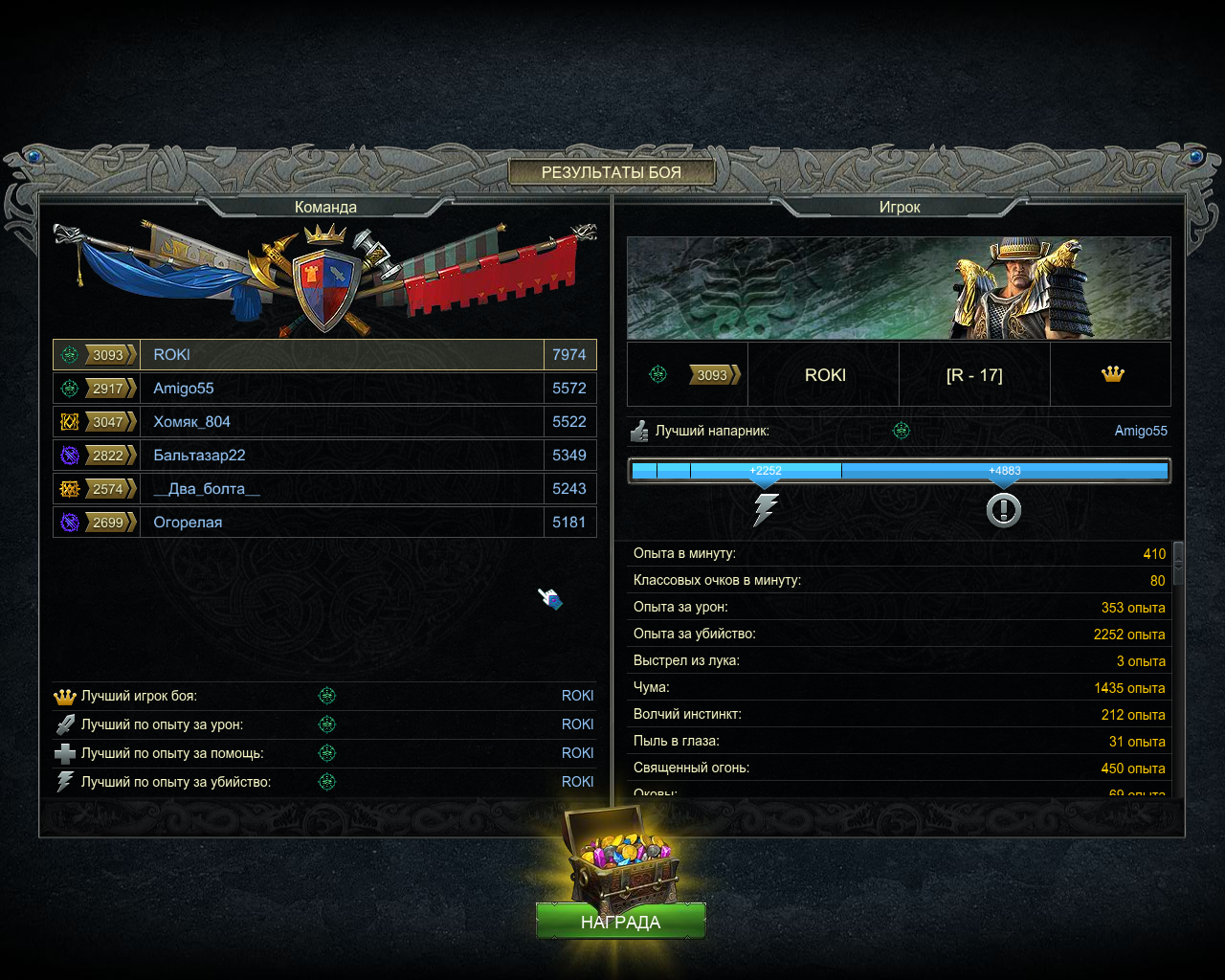Select the Бальтазар22 player row

[324, 456]
